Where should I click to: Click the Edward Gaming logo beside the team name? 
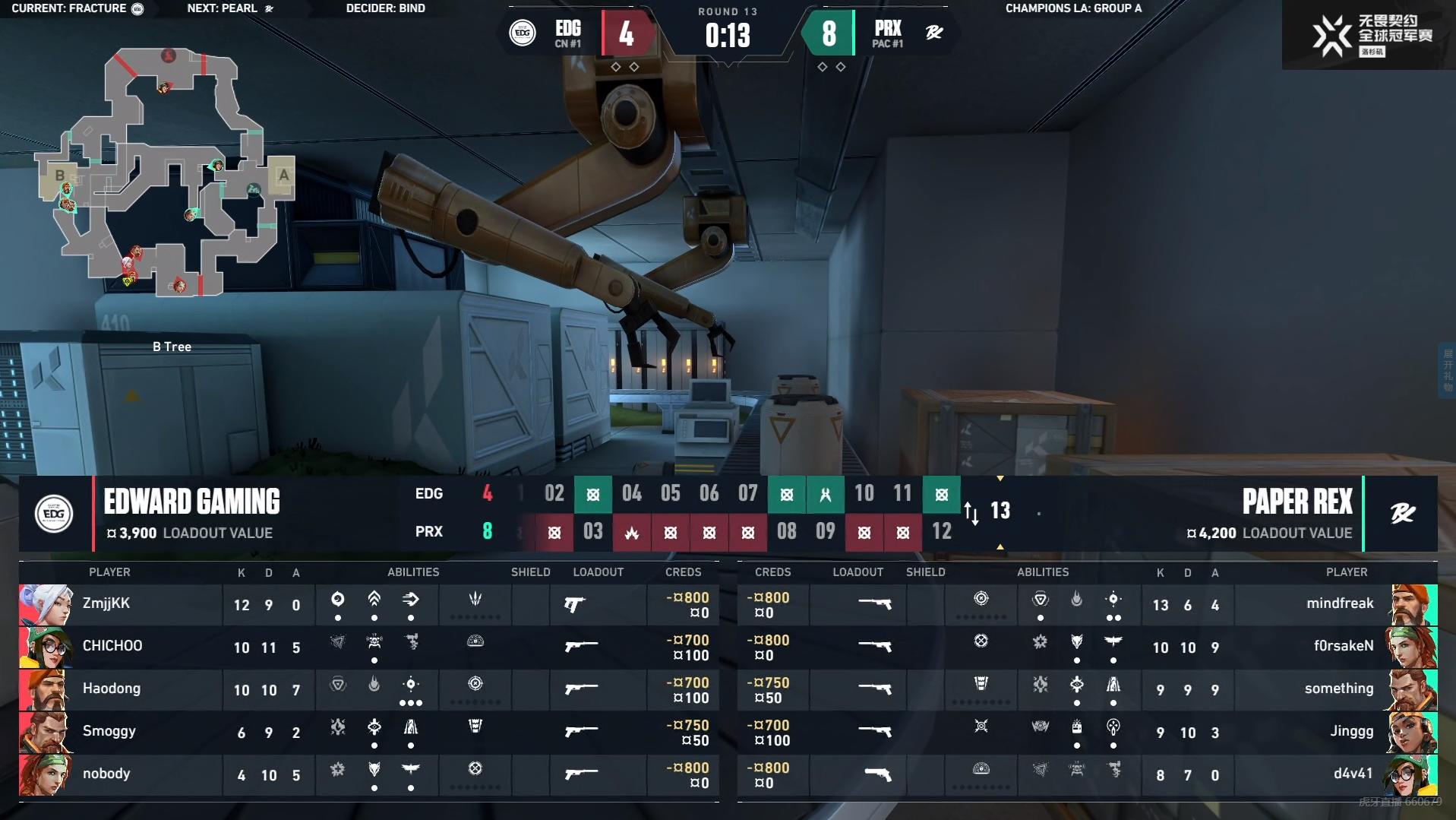[x=54, y=514]
